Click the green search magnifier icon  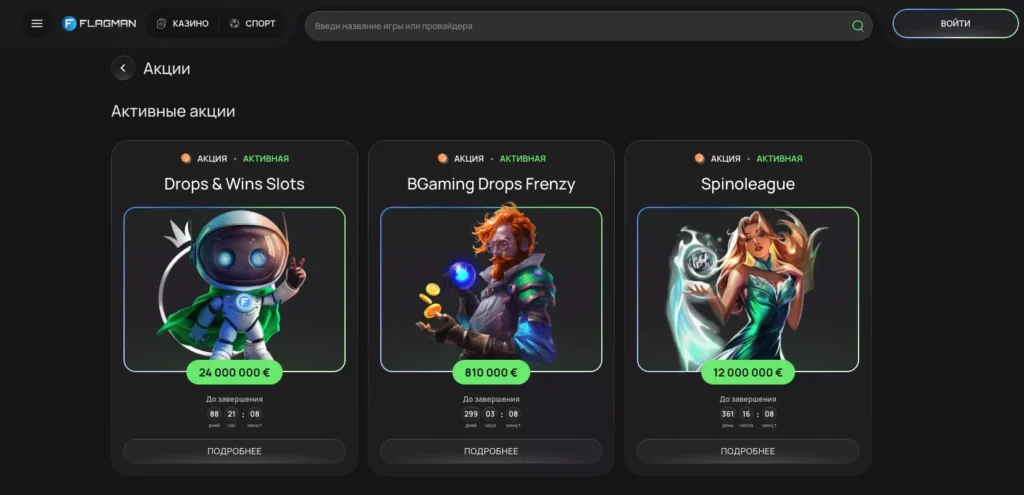coord(857,26)
